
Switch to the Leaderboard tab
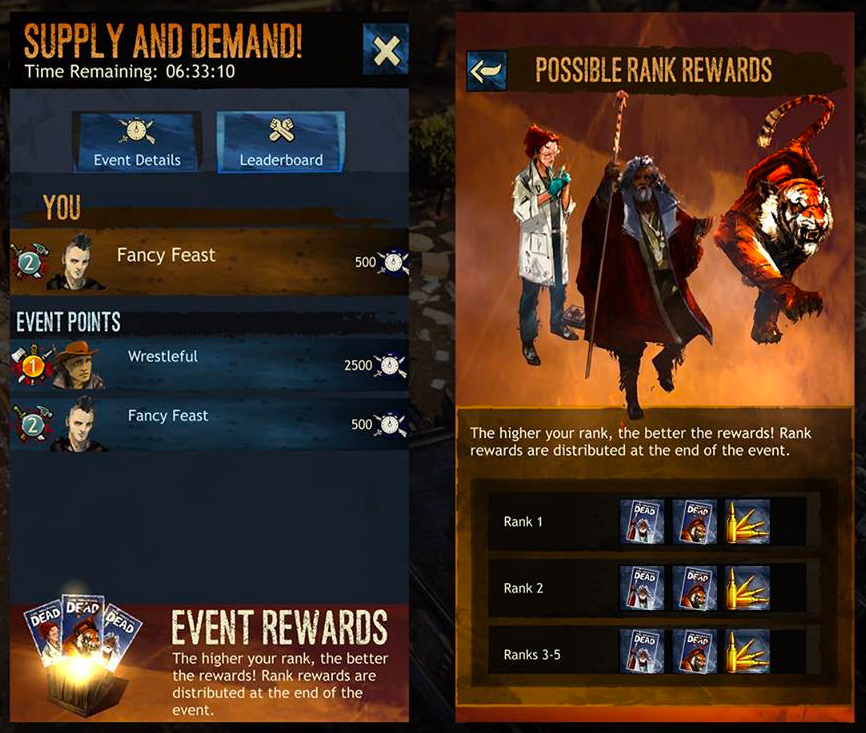[x=281, y=142]
